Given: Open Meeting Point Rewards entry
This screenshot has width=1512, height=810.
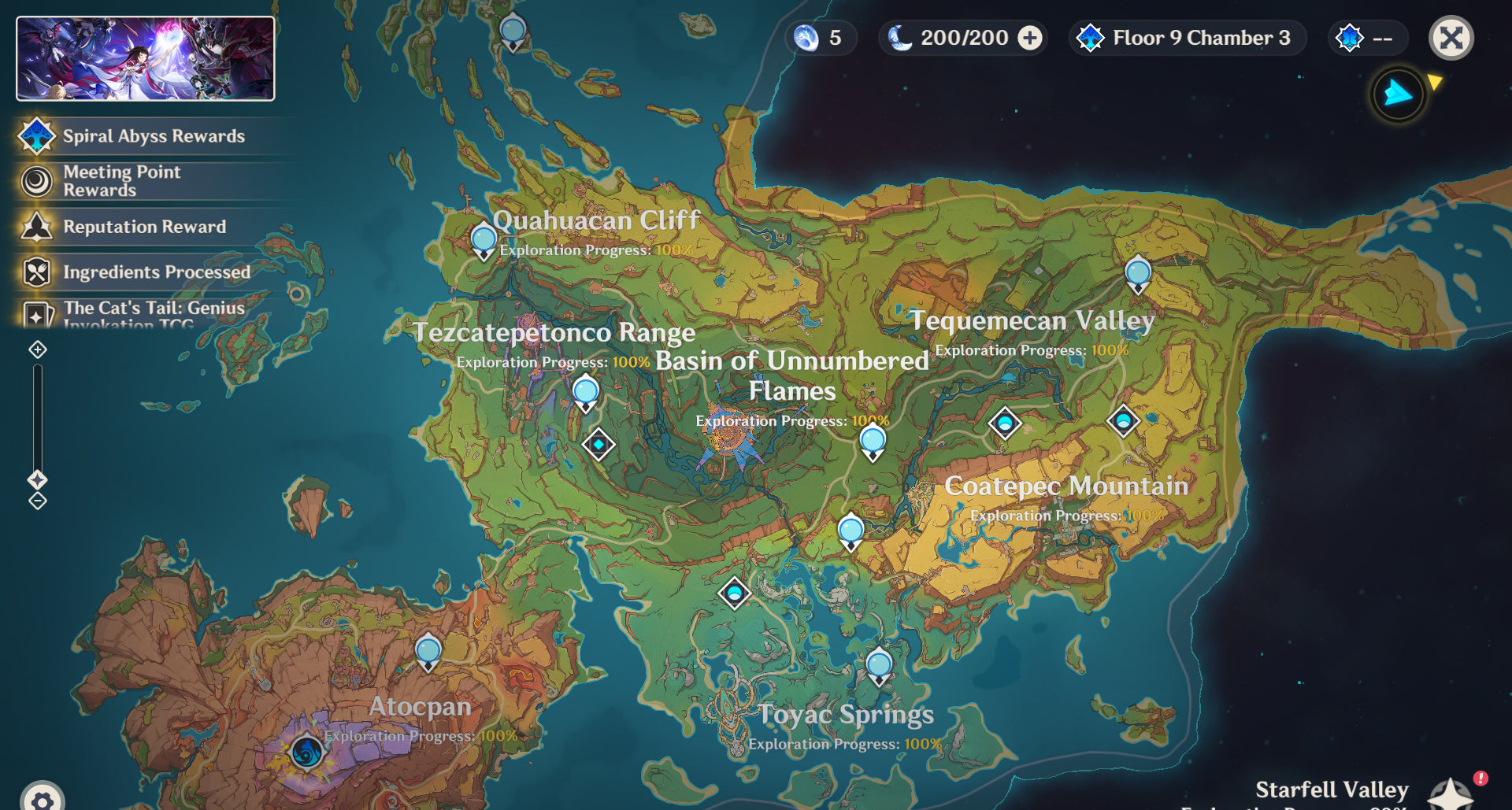Looking at the screenshot, I should tap(122, 181).
